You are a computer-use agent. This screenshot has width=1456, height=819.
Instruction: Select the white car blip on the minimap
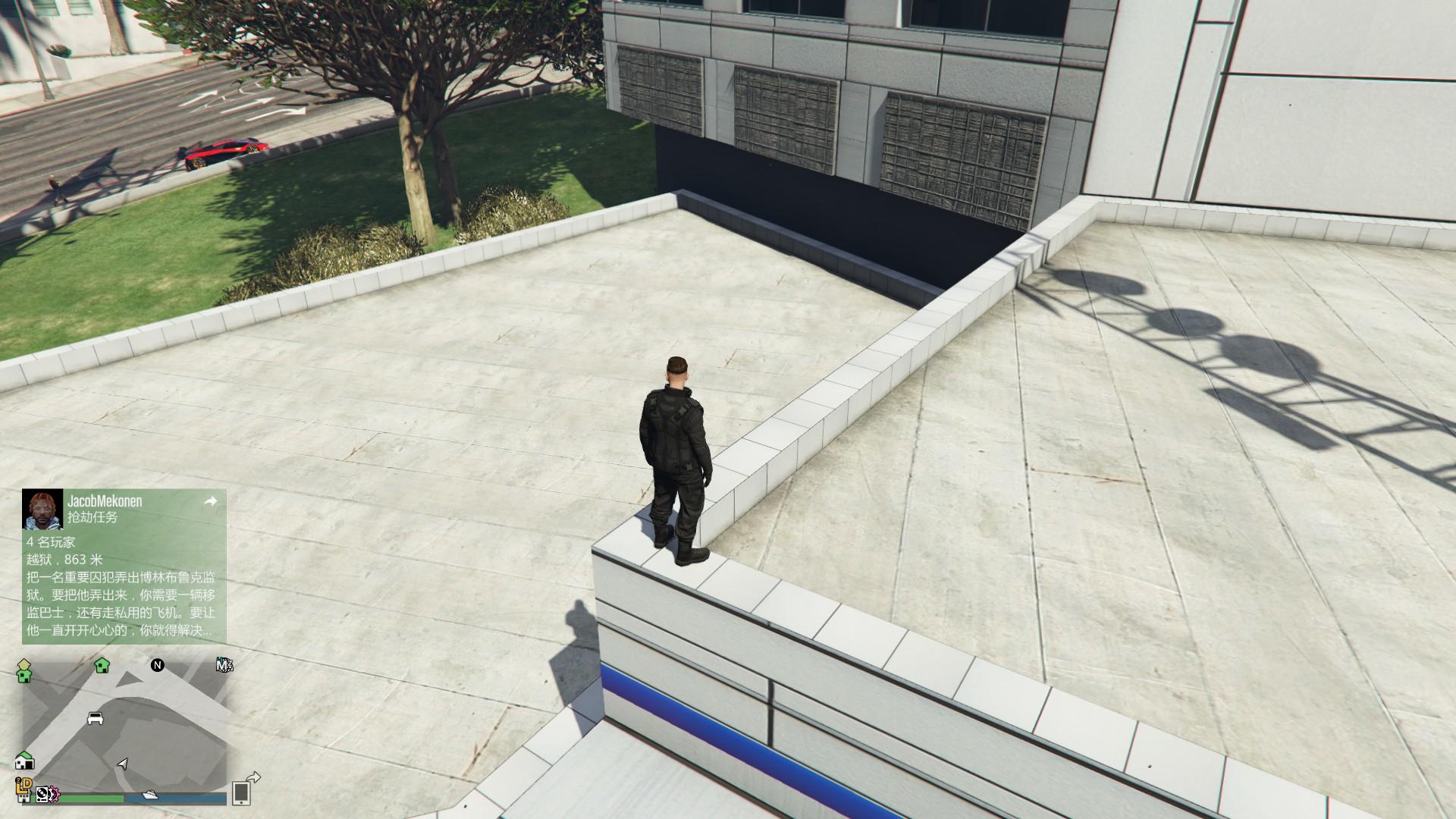tap(96, 718)
